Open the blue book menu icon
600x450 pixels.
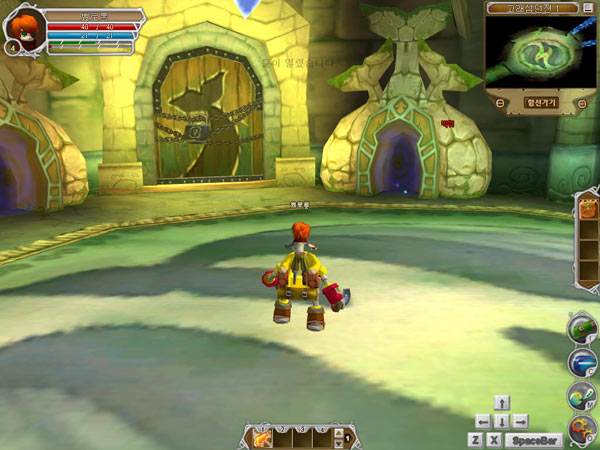tap(583, 362)
